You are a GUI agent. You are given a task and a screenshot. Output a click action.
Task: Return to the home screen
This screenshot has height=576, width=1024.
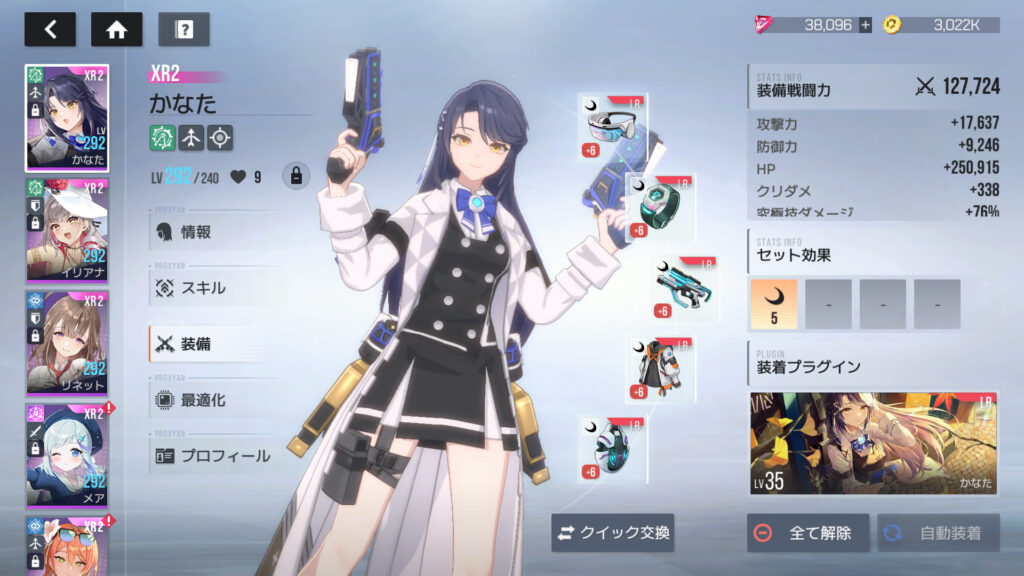[117, 29]
